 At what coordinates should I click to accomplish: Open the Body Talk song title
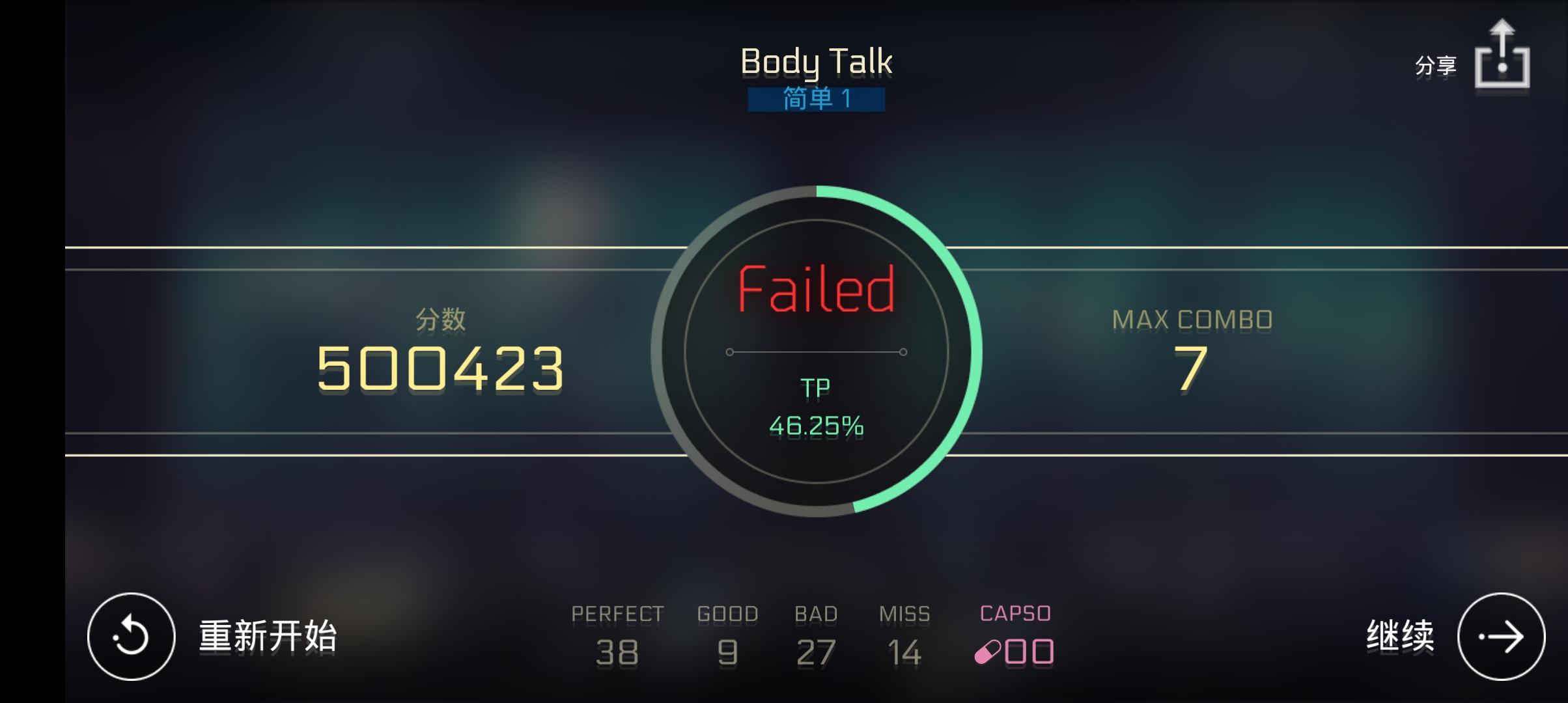(817, 62)
